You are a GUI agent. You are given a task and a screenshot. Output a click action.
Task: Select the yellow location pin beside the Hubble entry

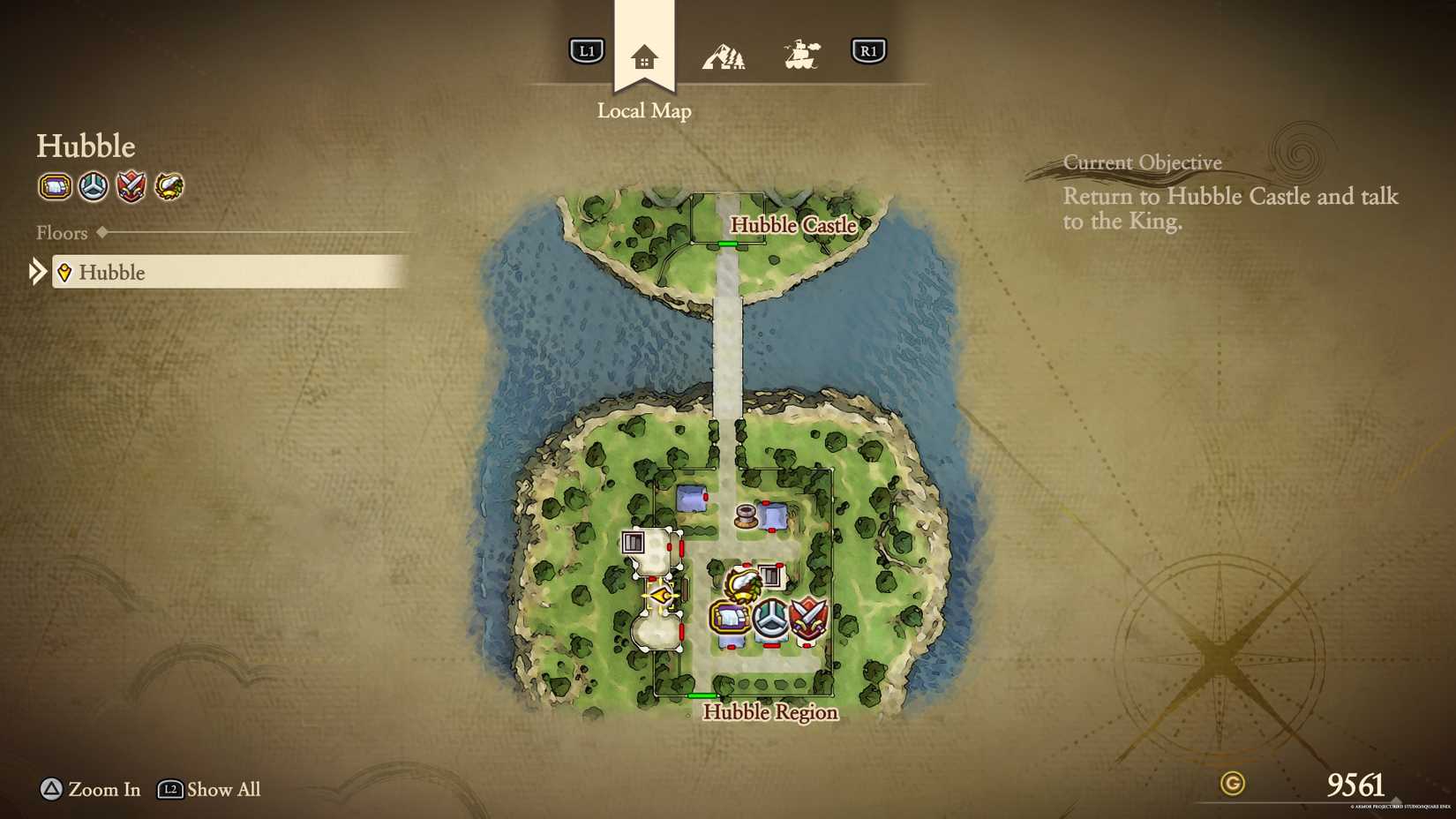[64, 273]
